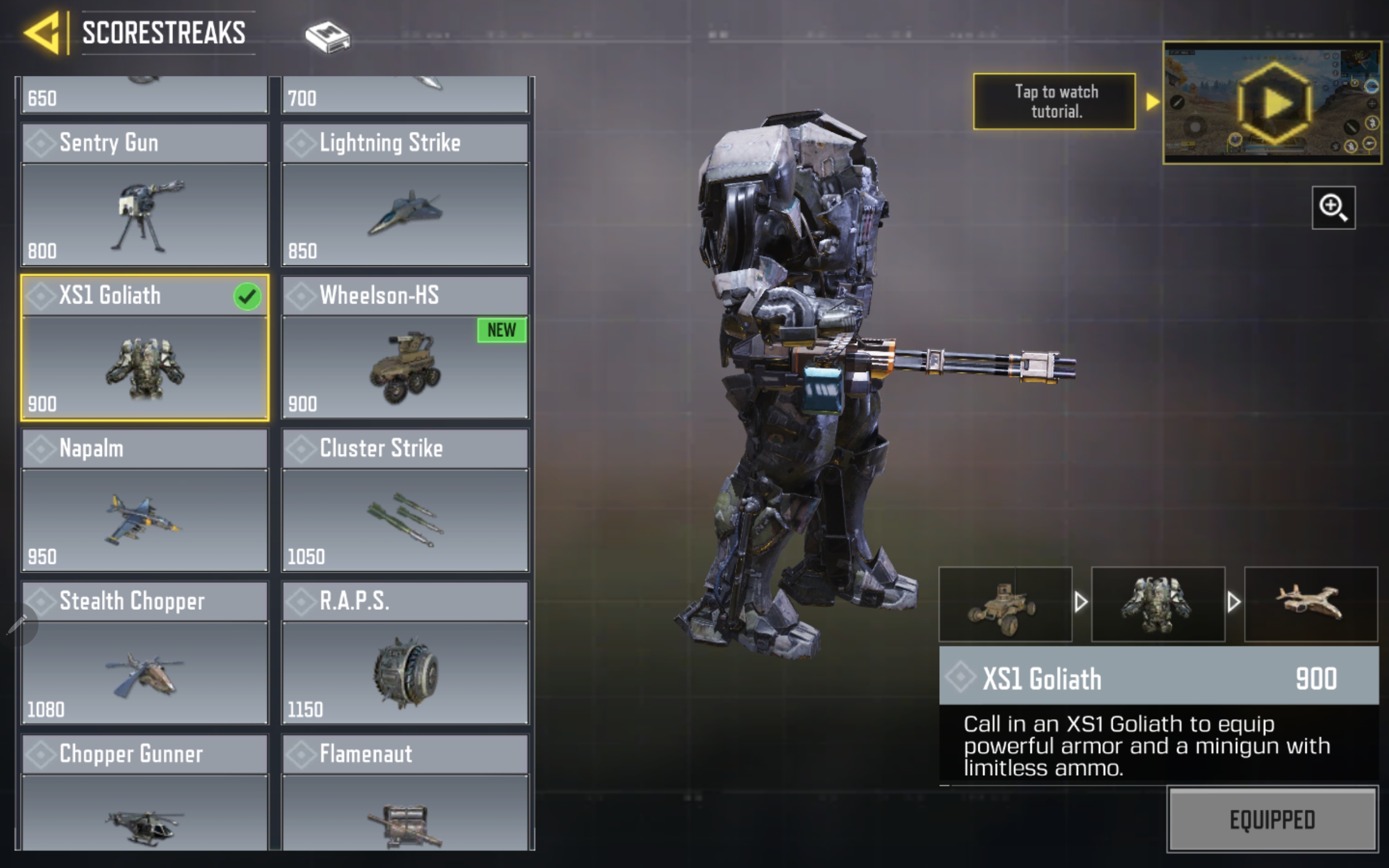Choose the Cluster Strike scorestreak
Screen dimensions: 1389x868
coord(405,500)
